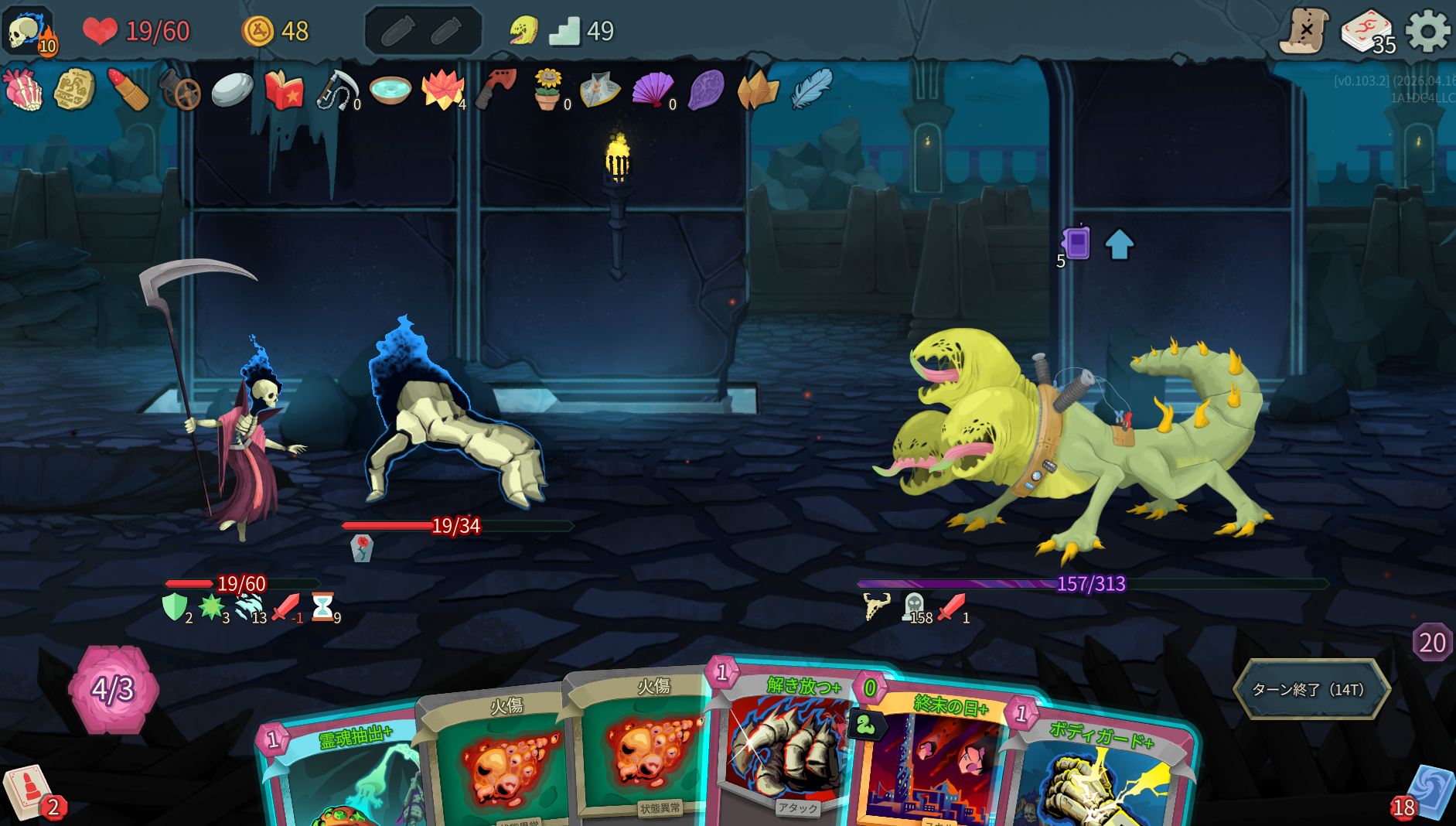The image size is (1456, 826).
Task: Open the map scroll
Action: click(x=1304, y=32)
